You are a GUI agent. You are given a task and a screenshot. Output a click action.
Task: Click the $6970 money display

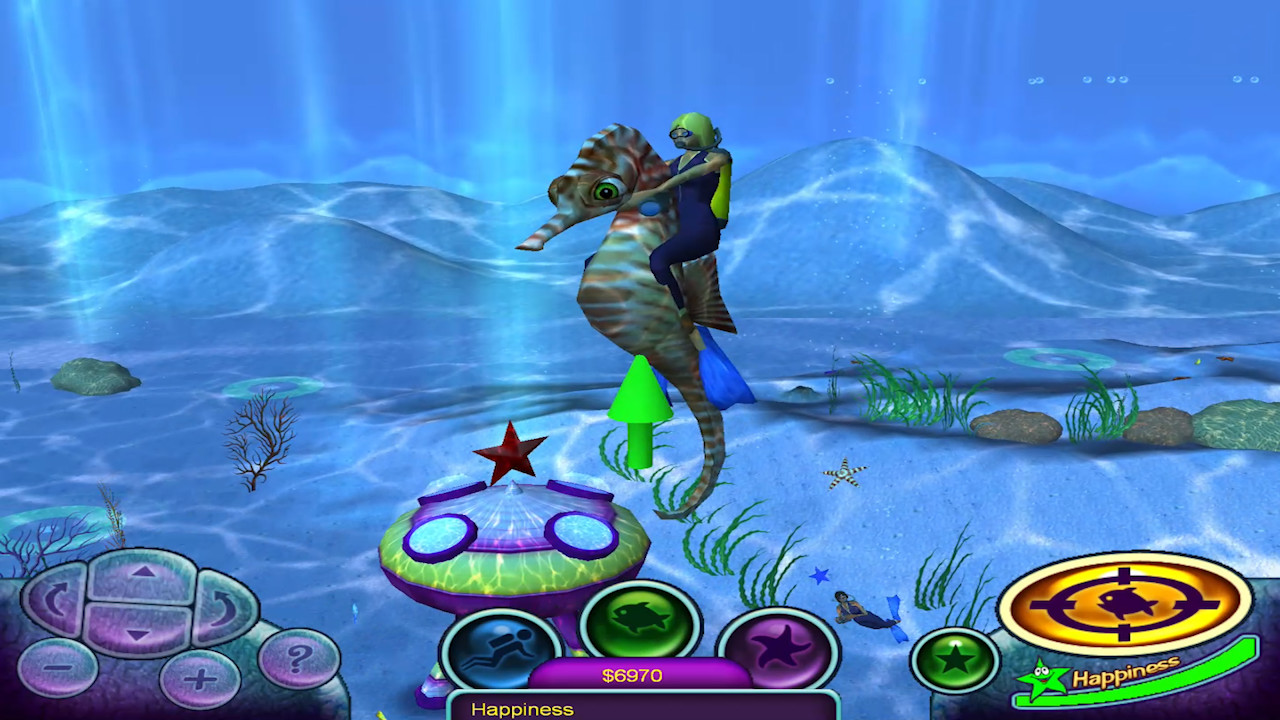coord(630,675)
